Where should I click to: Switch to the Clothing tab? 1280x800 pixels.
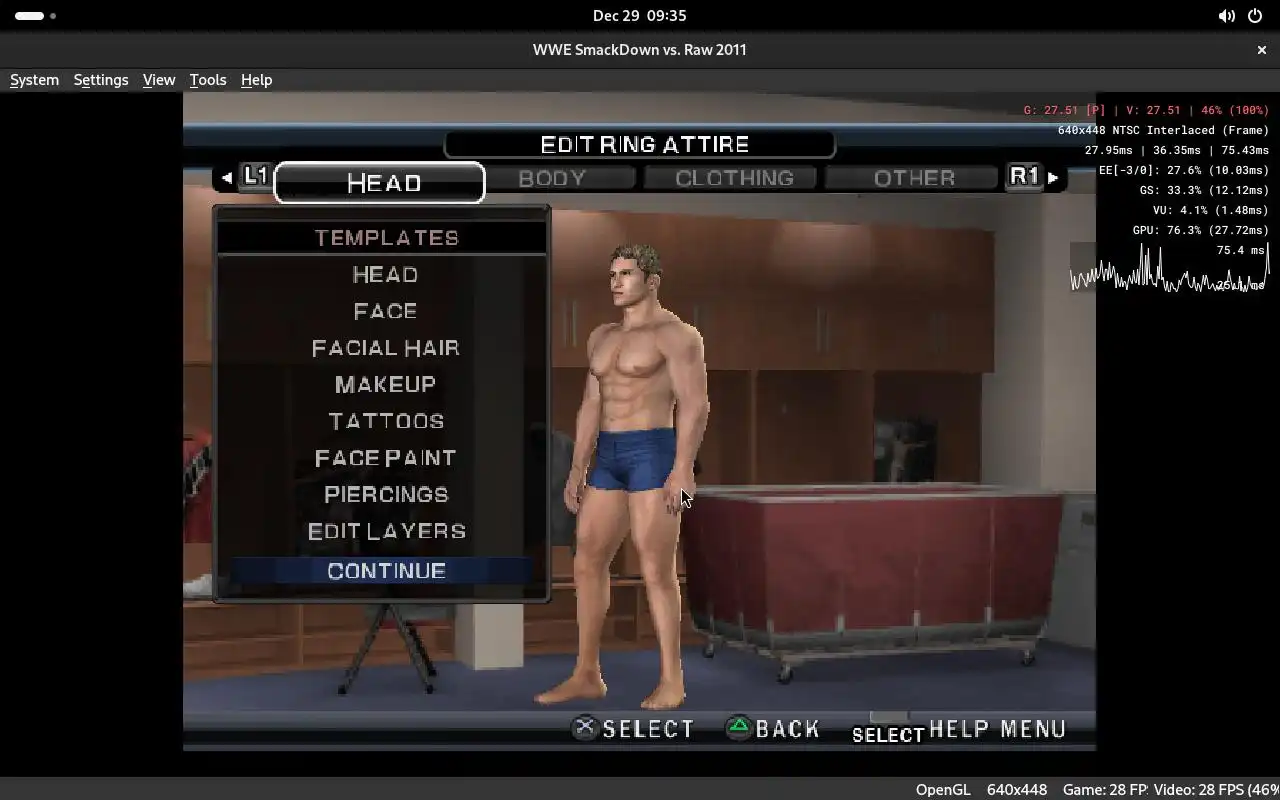734,178
